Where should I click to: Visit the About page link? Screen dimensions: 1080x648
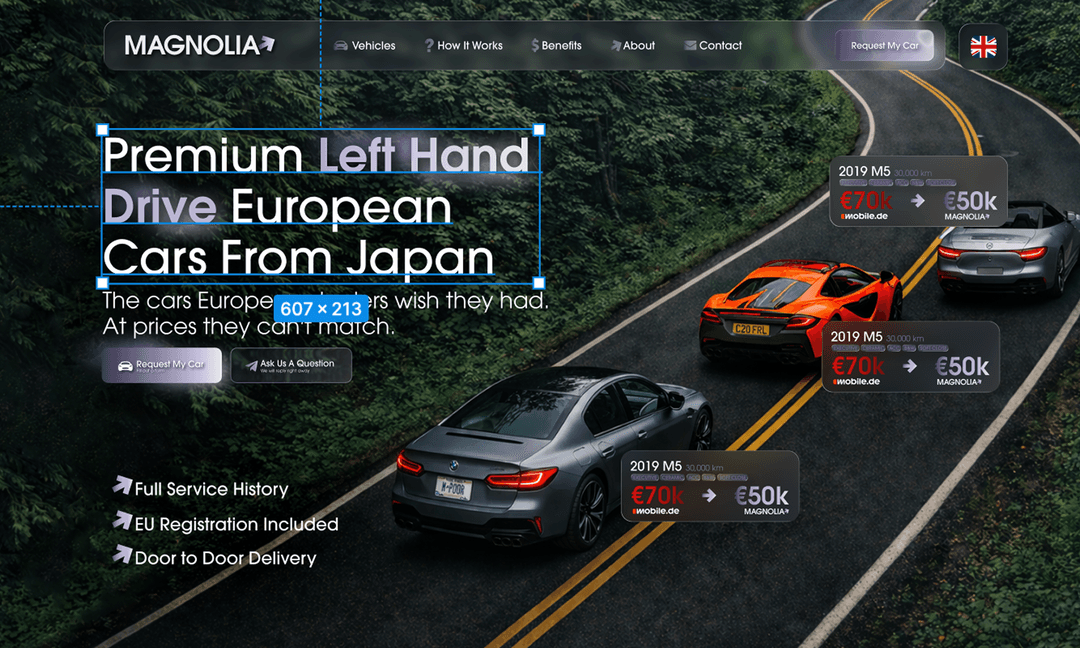(x=632, y=46)
